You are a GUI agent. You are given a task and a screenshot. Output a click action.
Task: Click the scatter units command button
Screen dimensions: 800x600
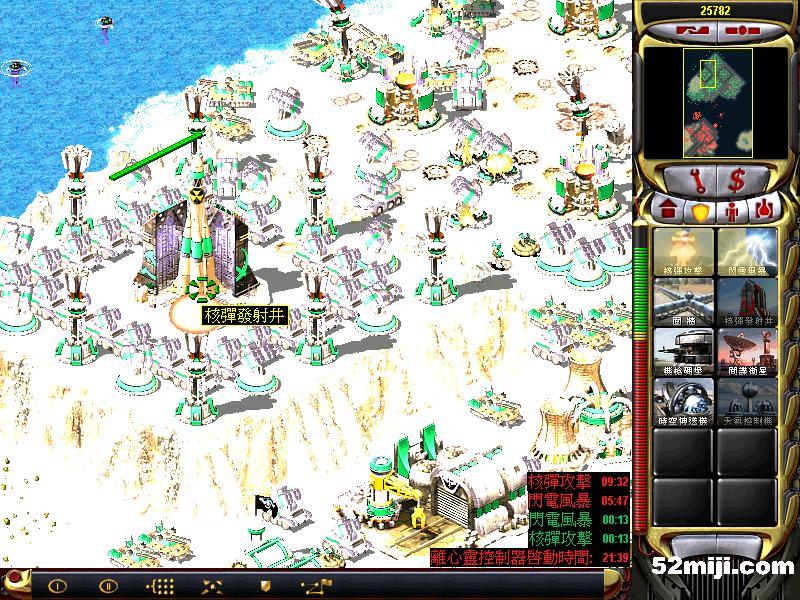click(213, 585)
